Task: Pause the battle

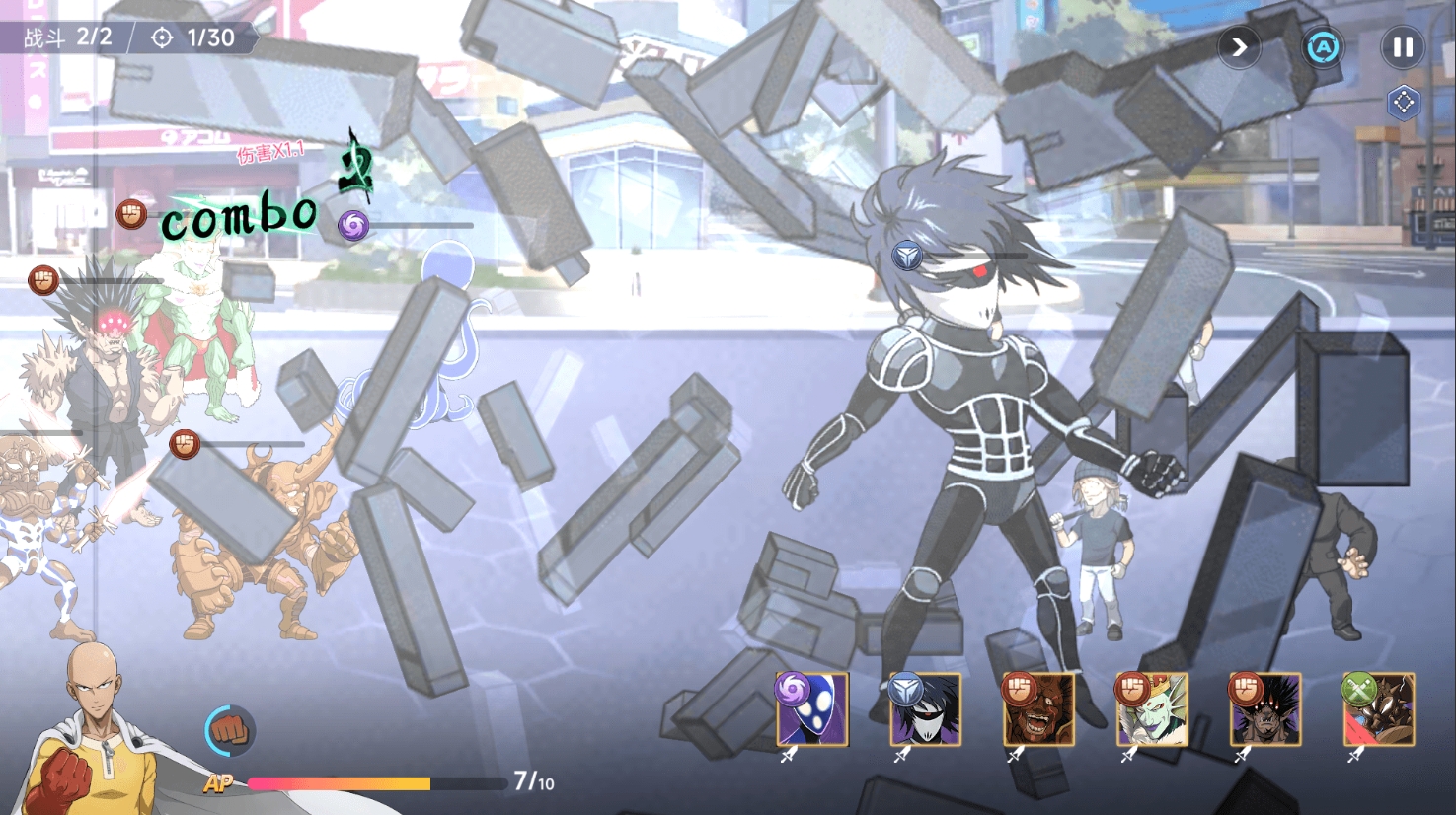Action: (1402, 47)
